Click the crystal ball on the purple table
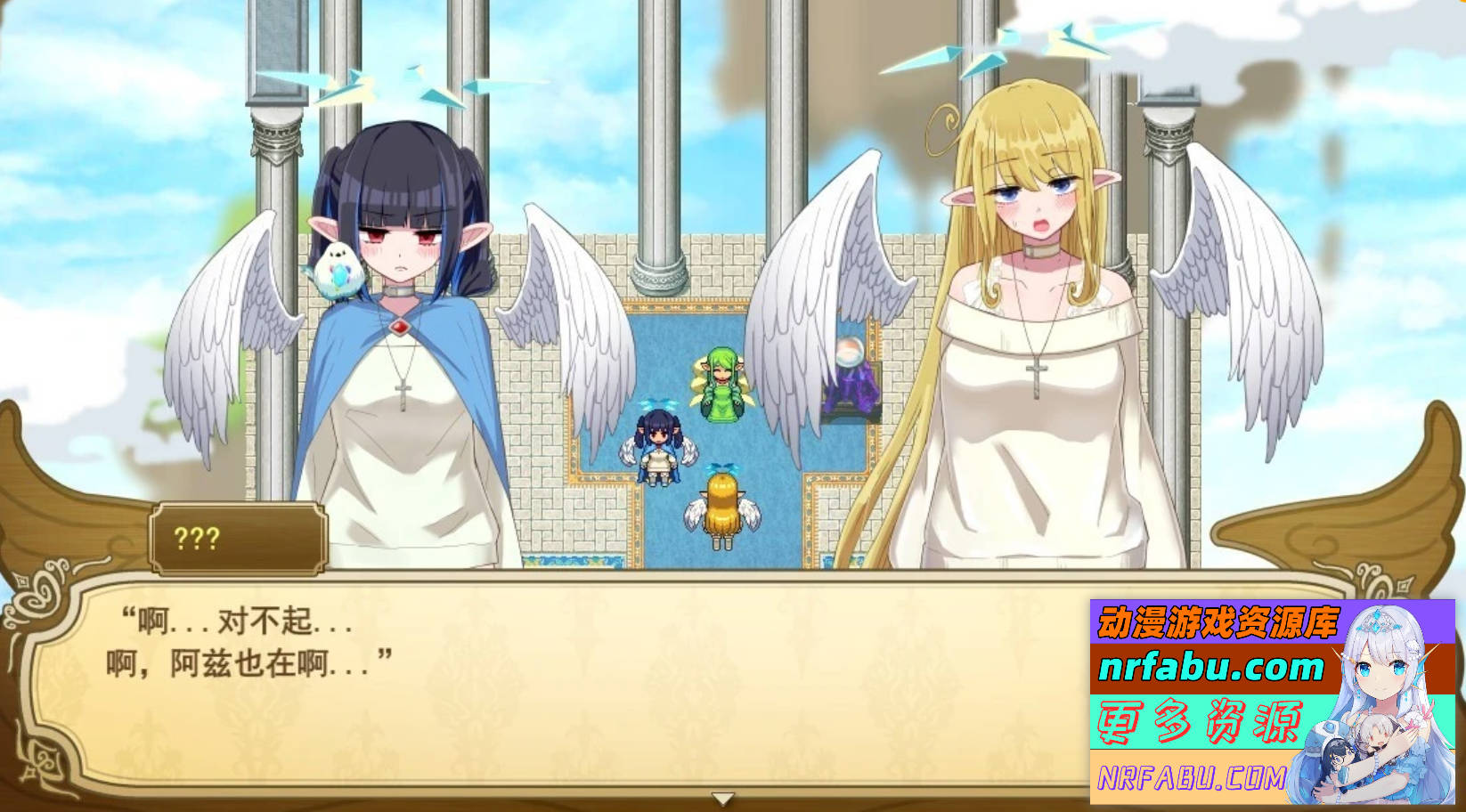1466x812 pixels. pos(851,352)
